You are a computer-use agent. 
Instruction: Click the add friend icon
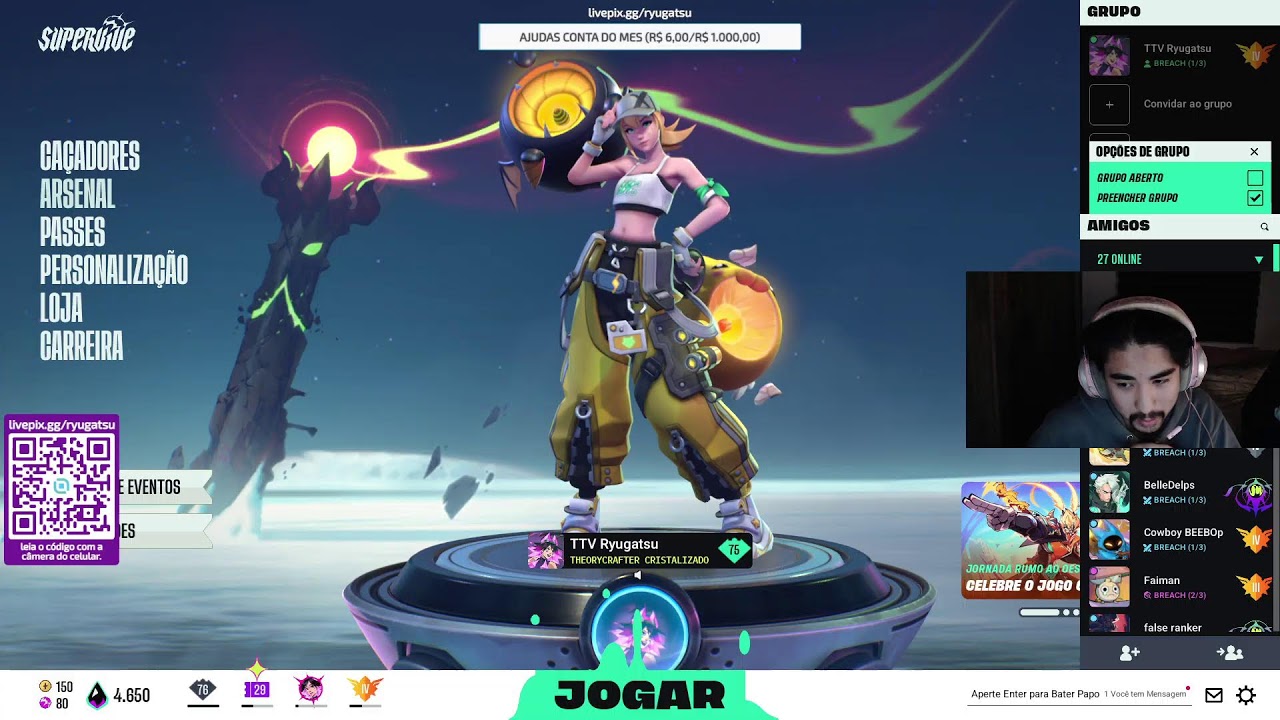(1130, 653)
